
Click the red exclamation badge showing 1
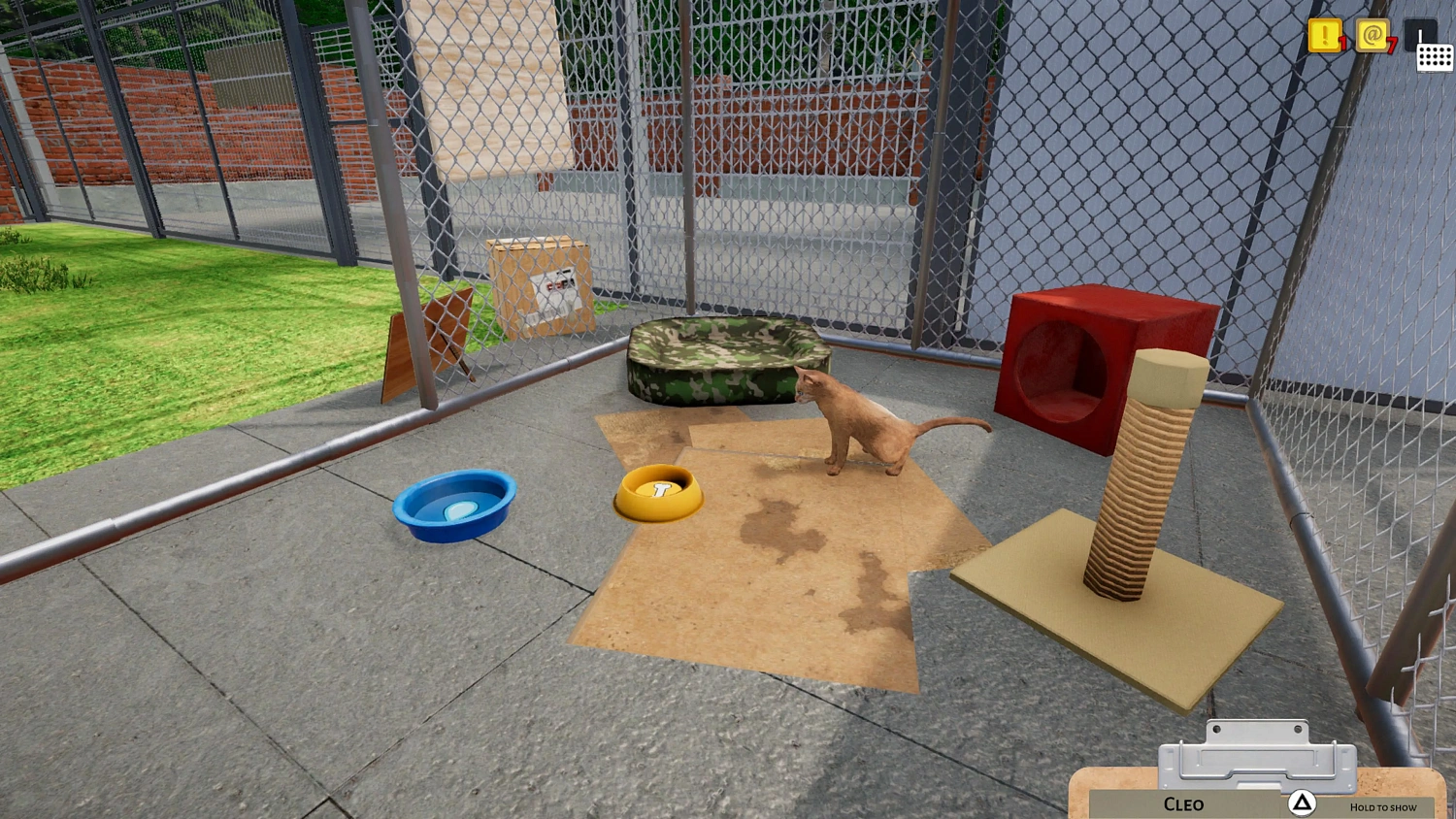[1340, 45]
